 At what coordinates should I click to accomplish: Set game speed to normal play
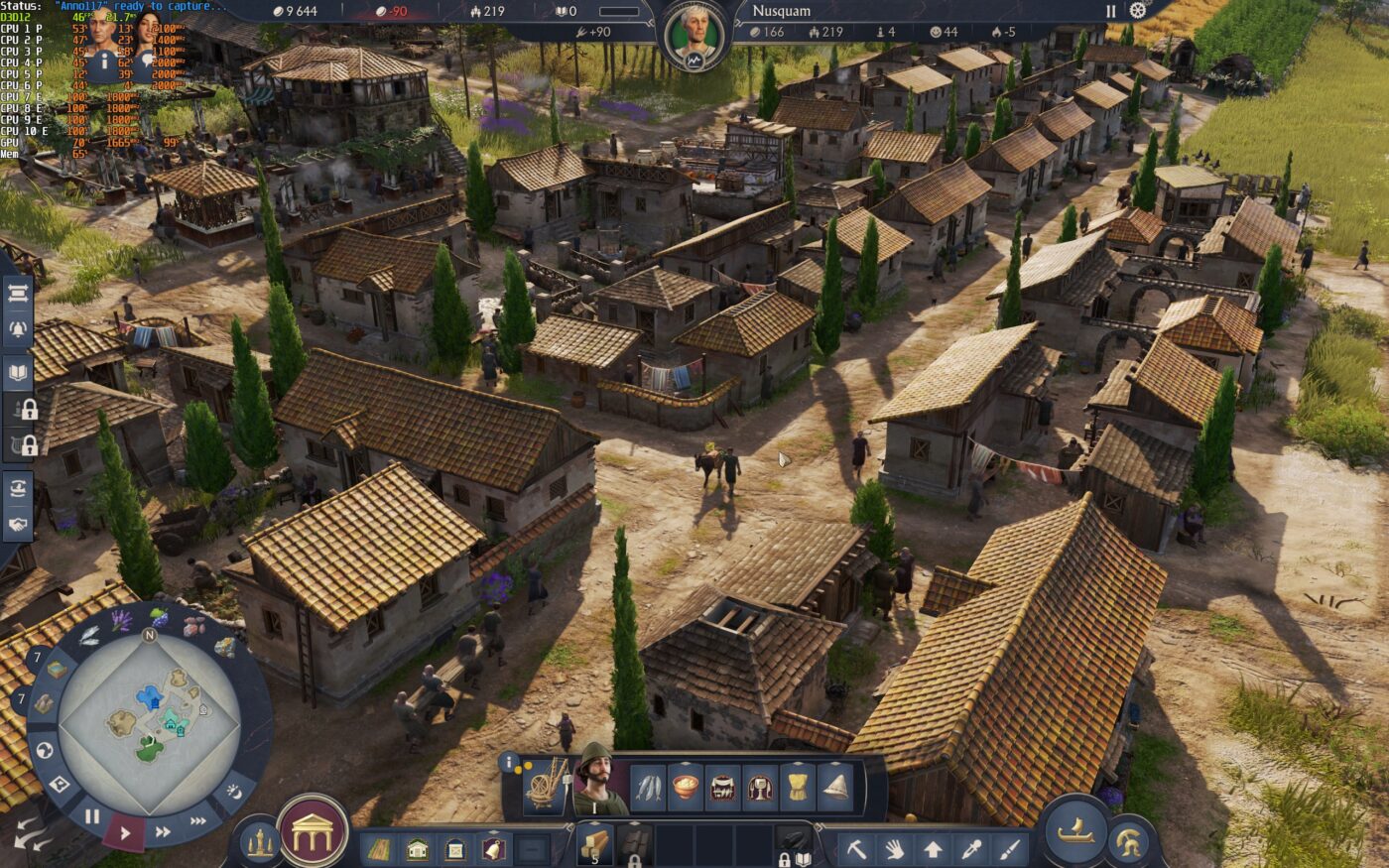coord(125,832)
